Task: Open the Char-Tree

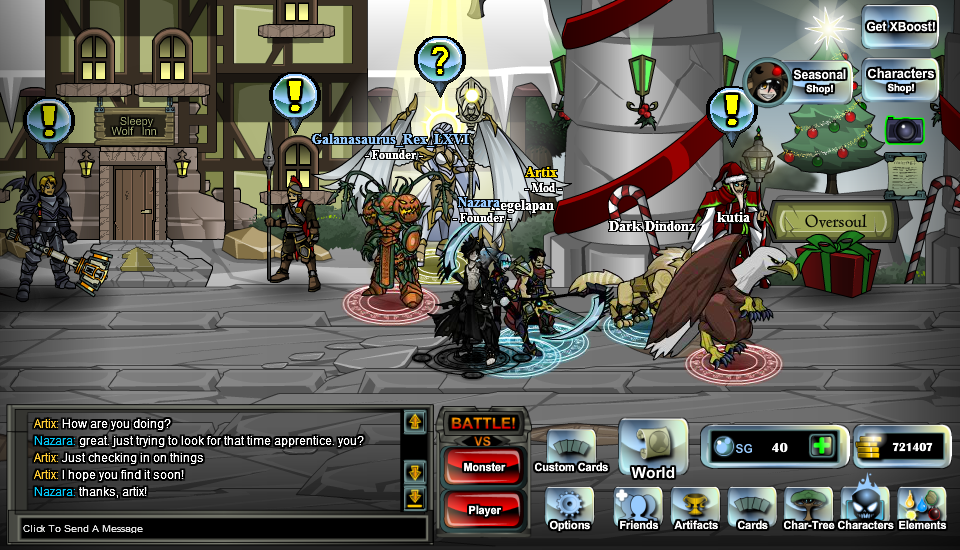Action: click(809, 509)
